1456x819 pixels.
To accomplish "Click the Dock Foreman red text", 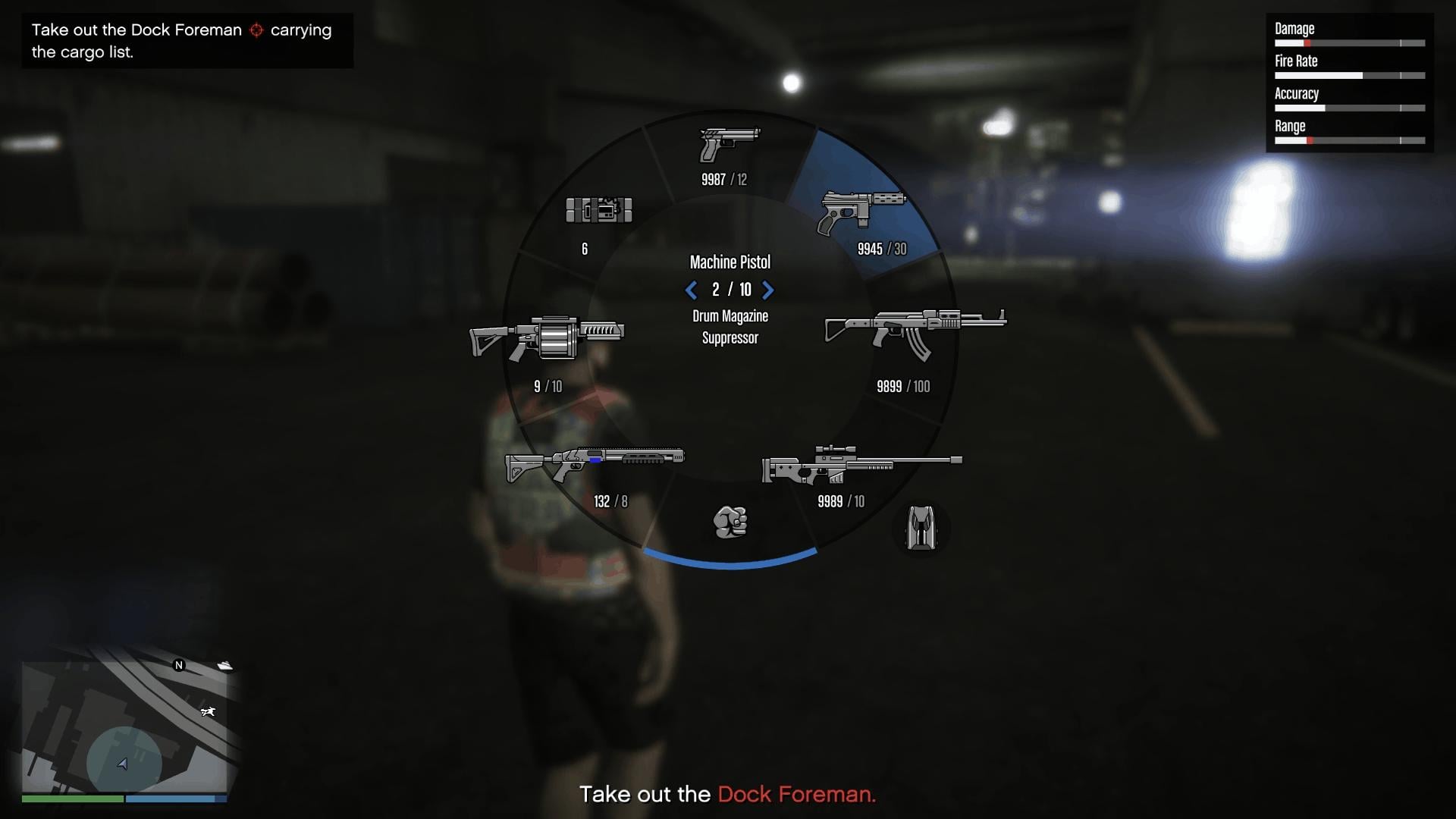I will (x=796, y=795).
